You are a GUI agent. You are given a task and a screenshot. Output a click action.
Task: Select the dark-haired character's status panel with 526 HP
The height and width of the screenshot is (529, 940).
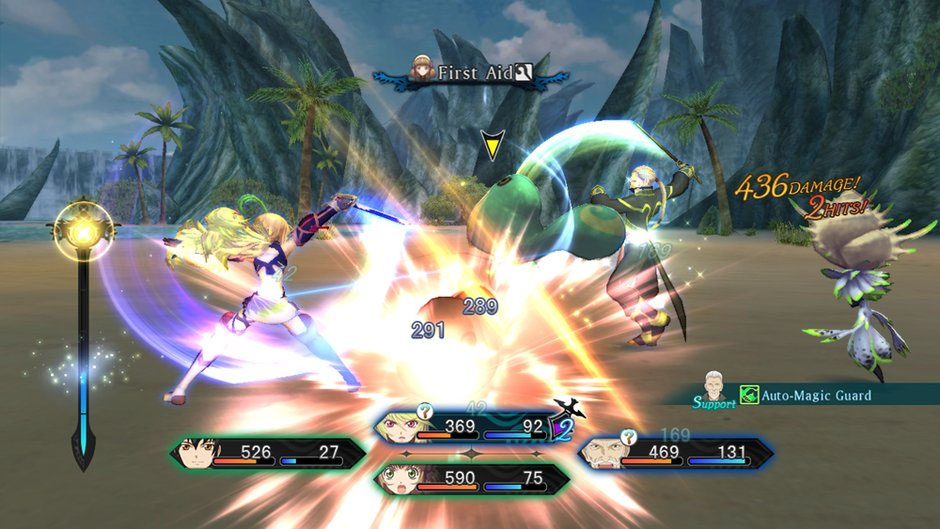tap(268, 453)
